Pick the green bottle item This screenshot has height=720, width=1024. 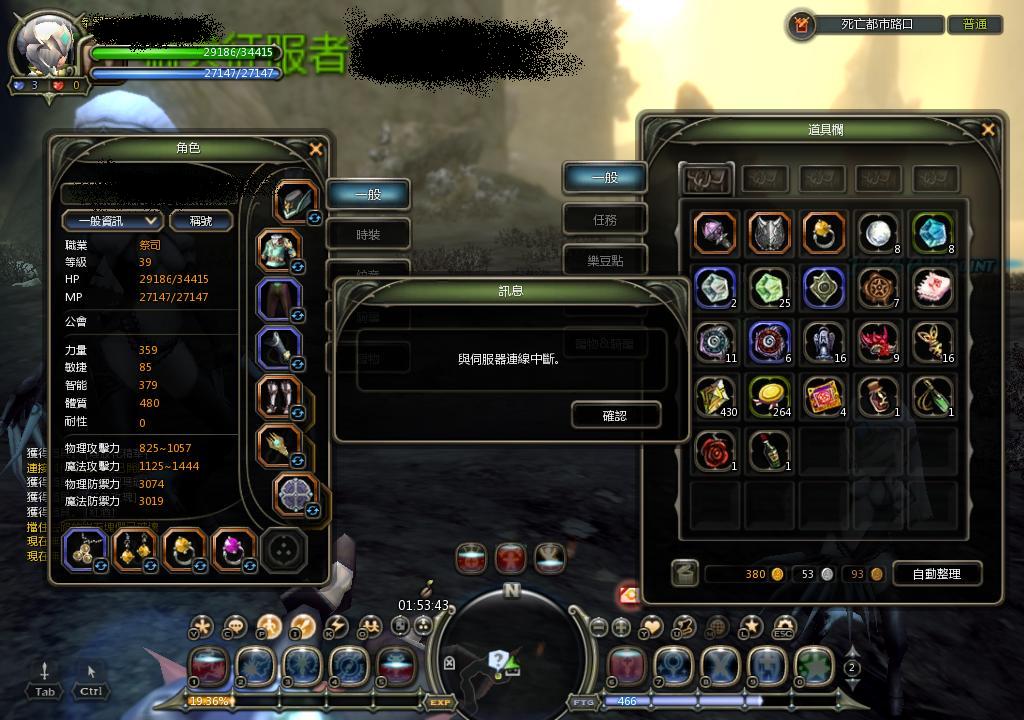coord(769,451)
